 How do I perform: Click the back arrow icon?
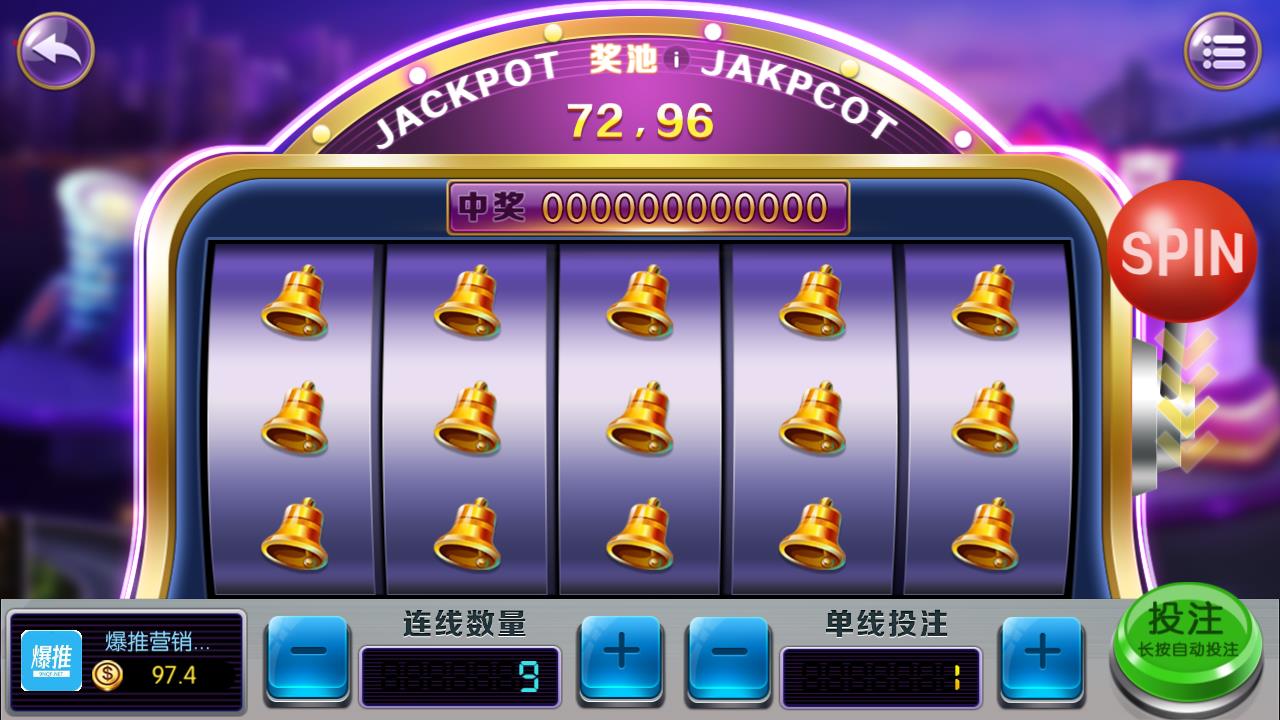(55, 51)
